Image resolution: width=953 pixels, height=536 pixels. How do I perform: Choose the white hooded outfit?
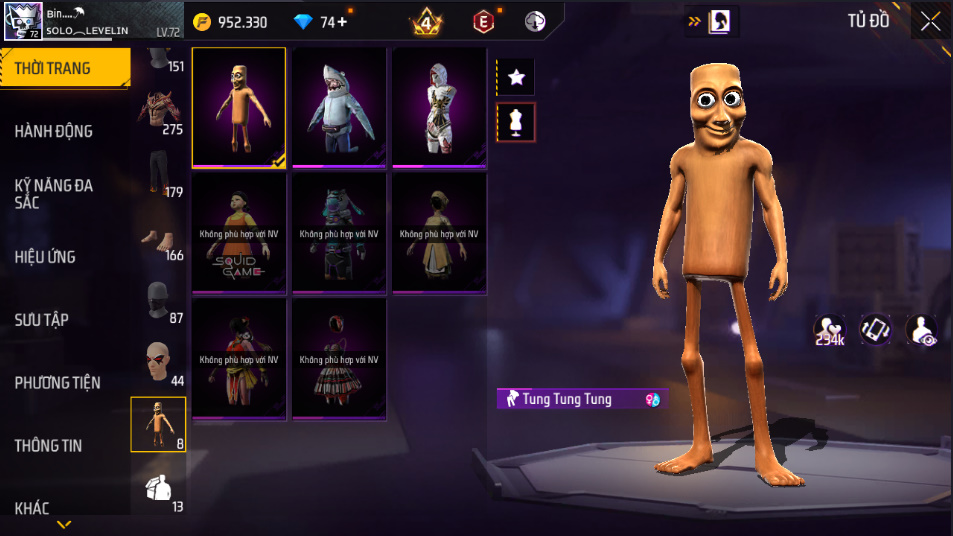pos(439,108)
